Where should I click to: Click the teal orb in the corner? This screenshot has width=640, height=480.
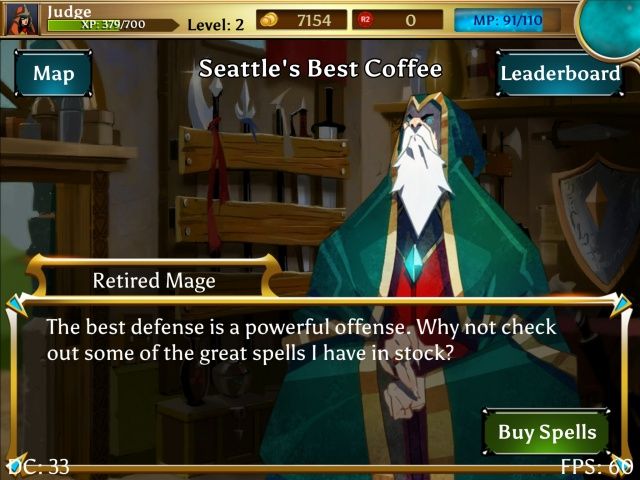click(x=612, y=20)
